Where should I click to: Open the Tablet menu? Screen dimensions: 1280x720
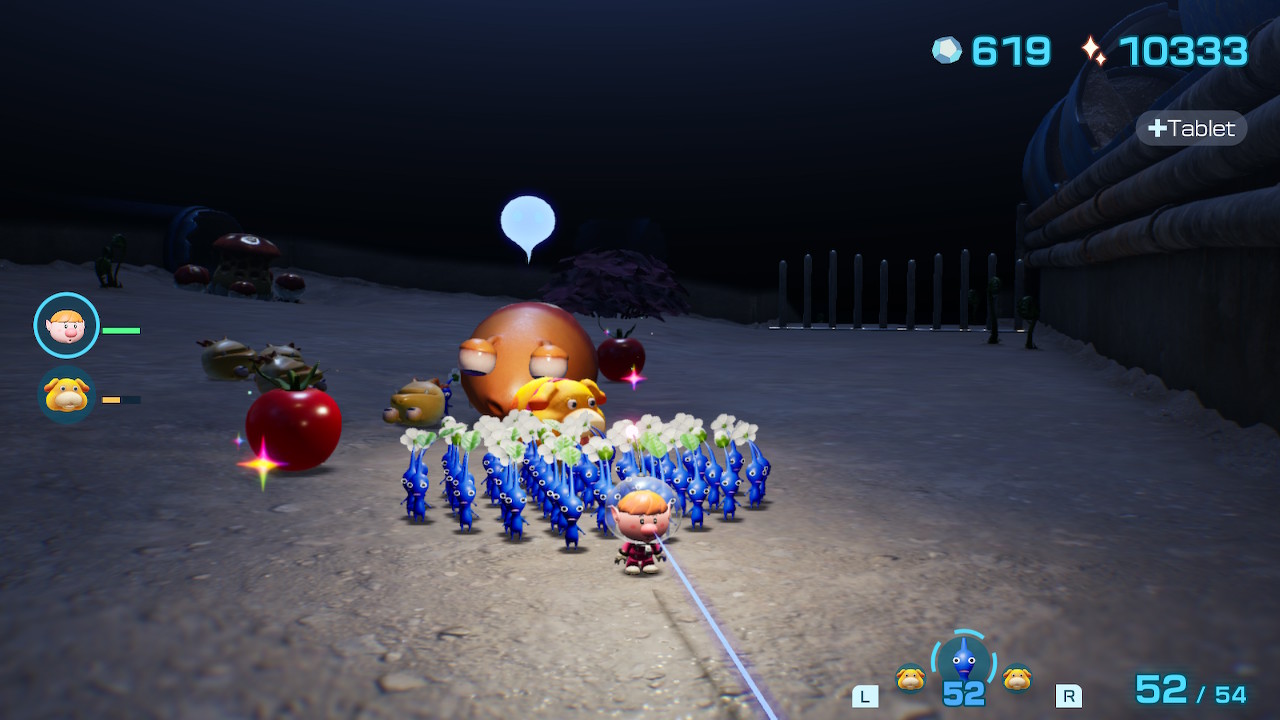(1191, 128)
